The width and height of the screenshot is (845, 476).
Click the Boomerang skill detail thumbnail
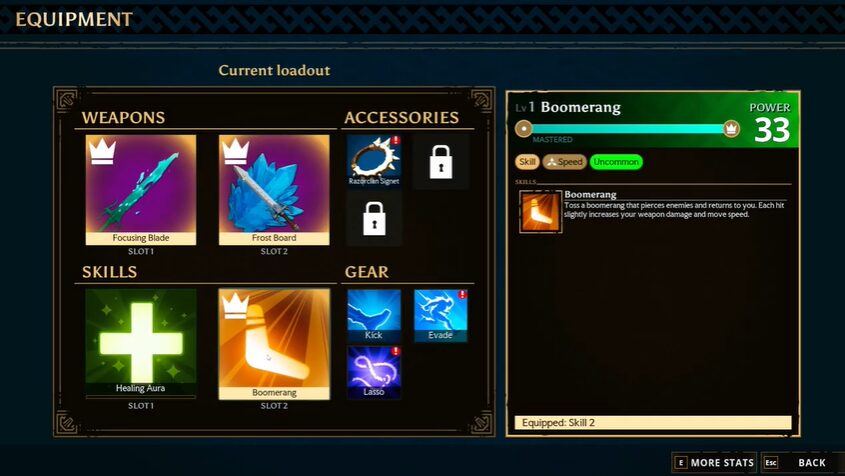[541, 211]
